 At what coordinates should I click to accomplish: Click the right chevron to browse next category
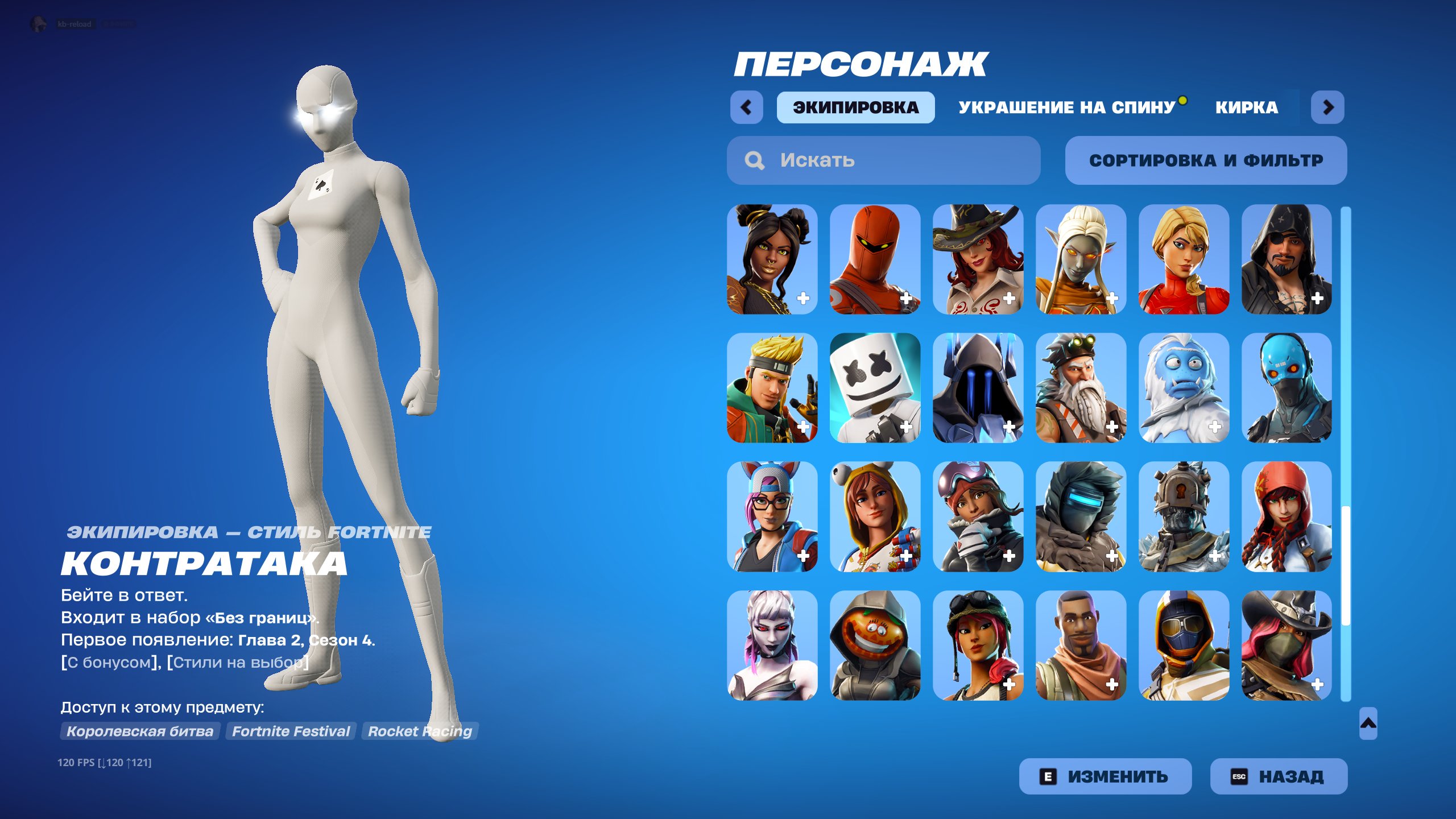coord(1329,106)
